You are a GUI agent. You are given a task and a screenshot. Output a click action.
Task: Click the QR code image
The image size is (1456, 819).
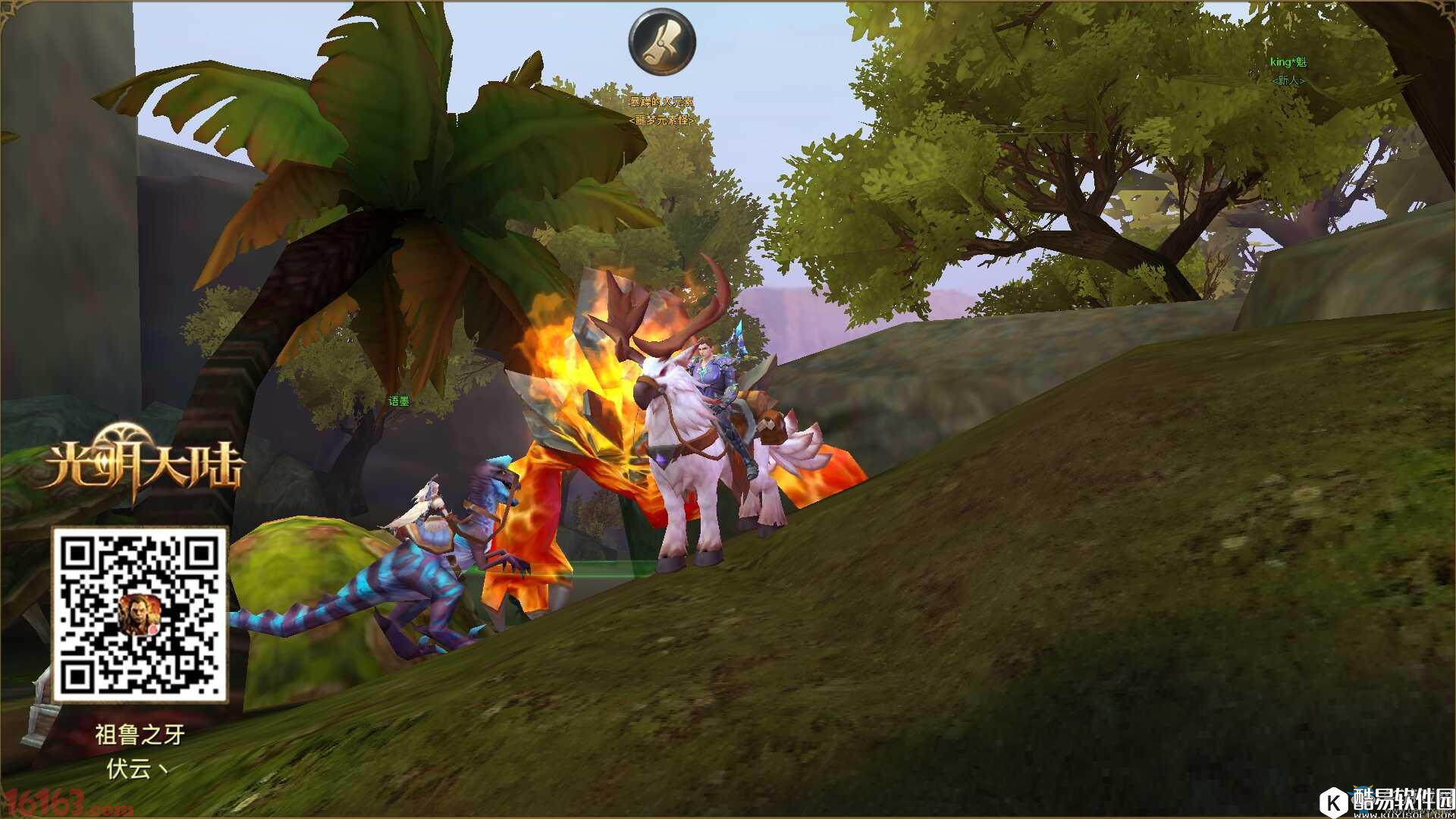click(x=140, y=614)
